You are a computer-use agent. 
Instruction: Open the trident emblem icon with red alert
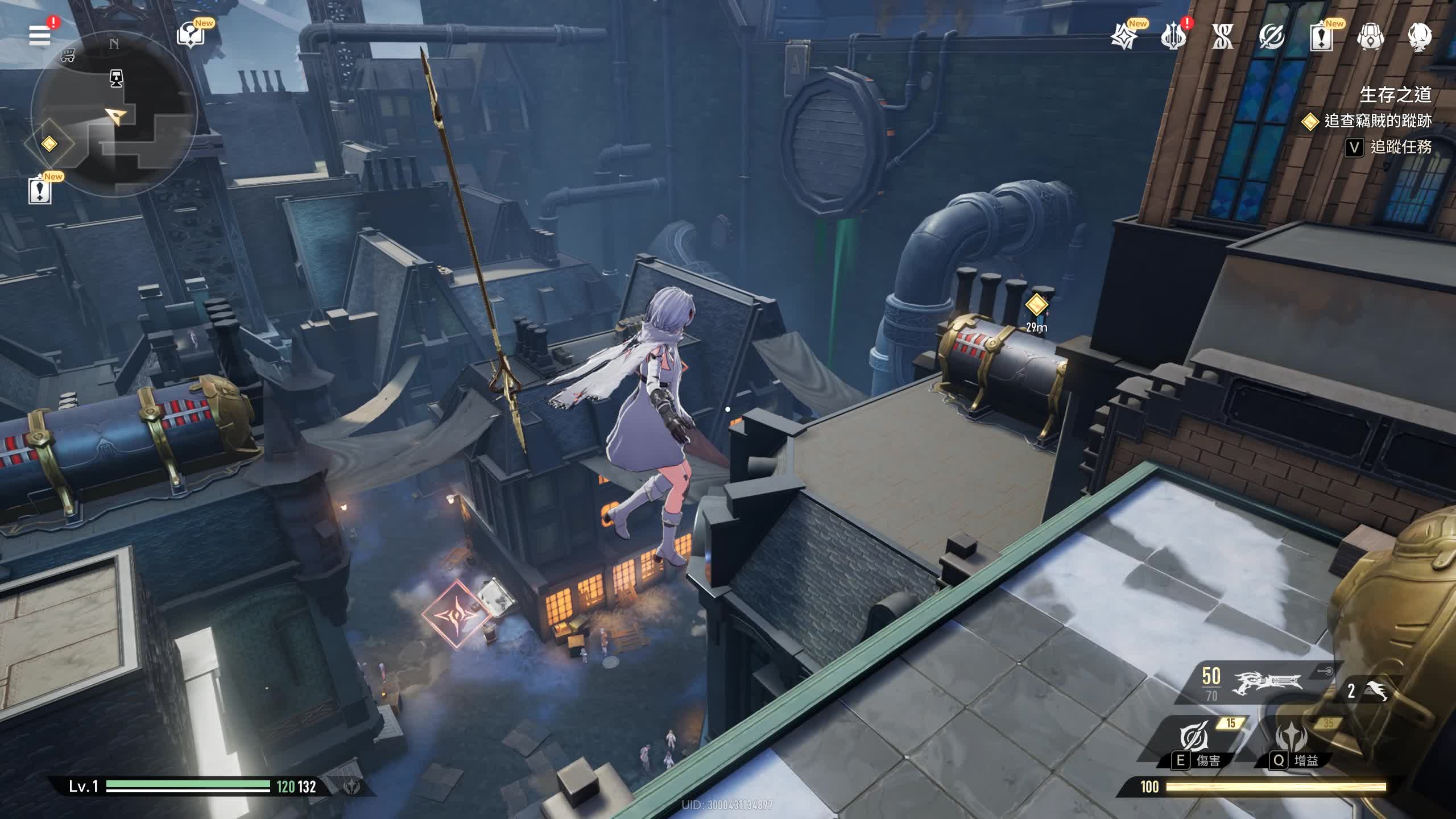tap(1173, 38)
